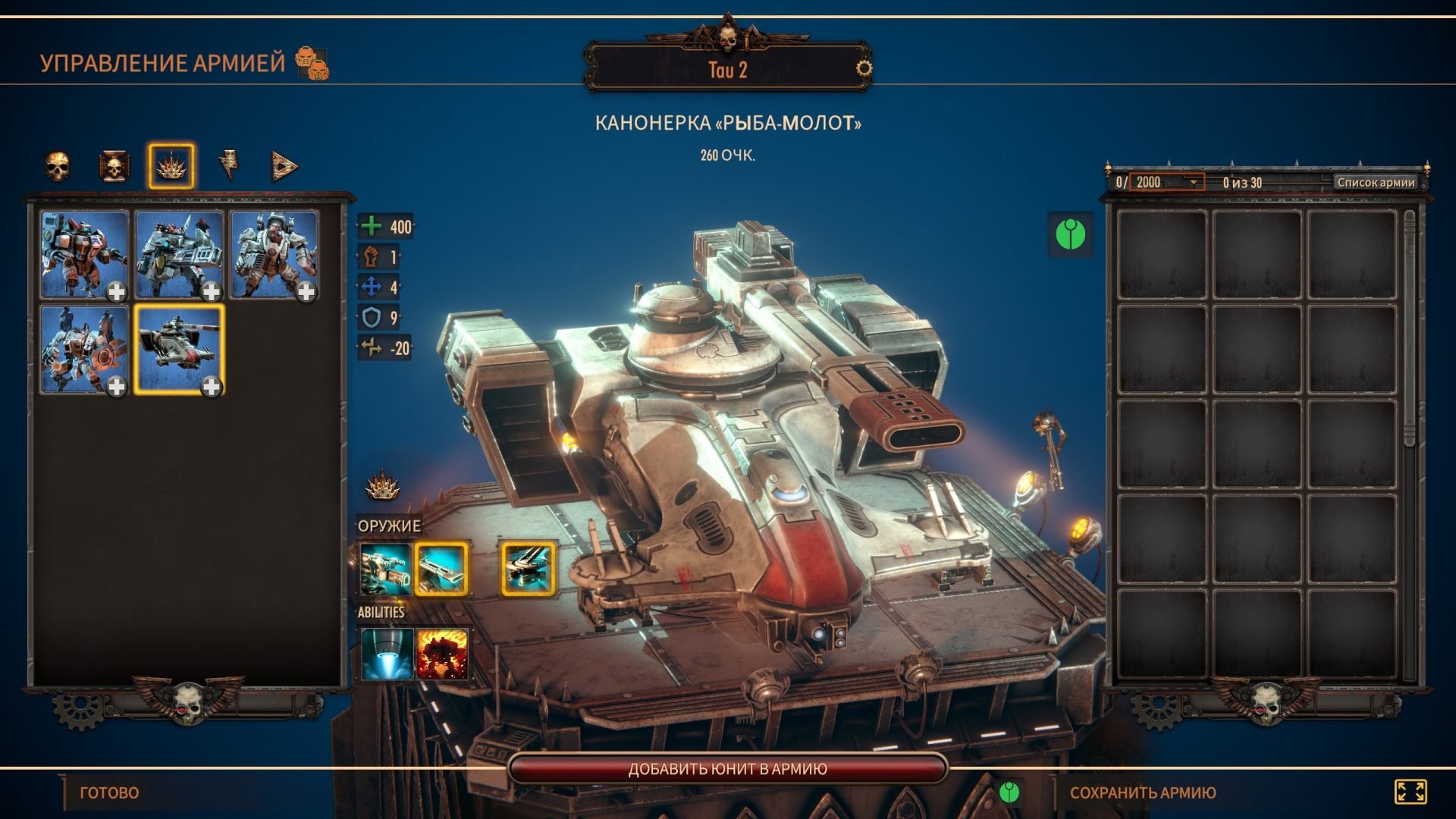Select the walker with the long rail rifle
Viewport: 1456px width, 819px height.
click(179, 255)
